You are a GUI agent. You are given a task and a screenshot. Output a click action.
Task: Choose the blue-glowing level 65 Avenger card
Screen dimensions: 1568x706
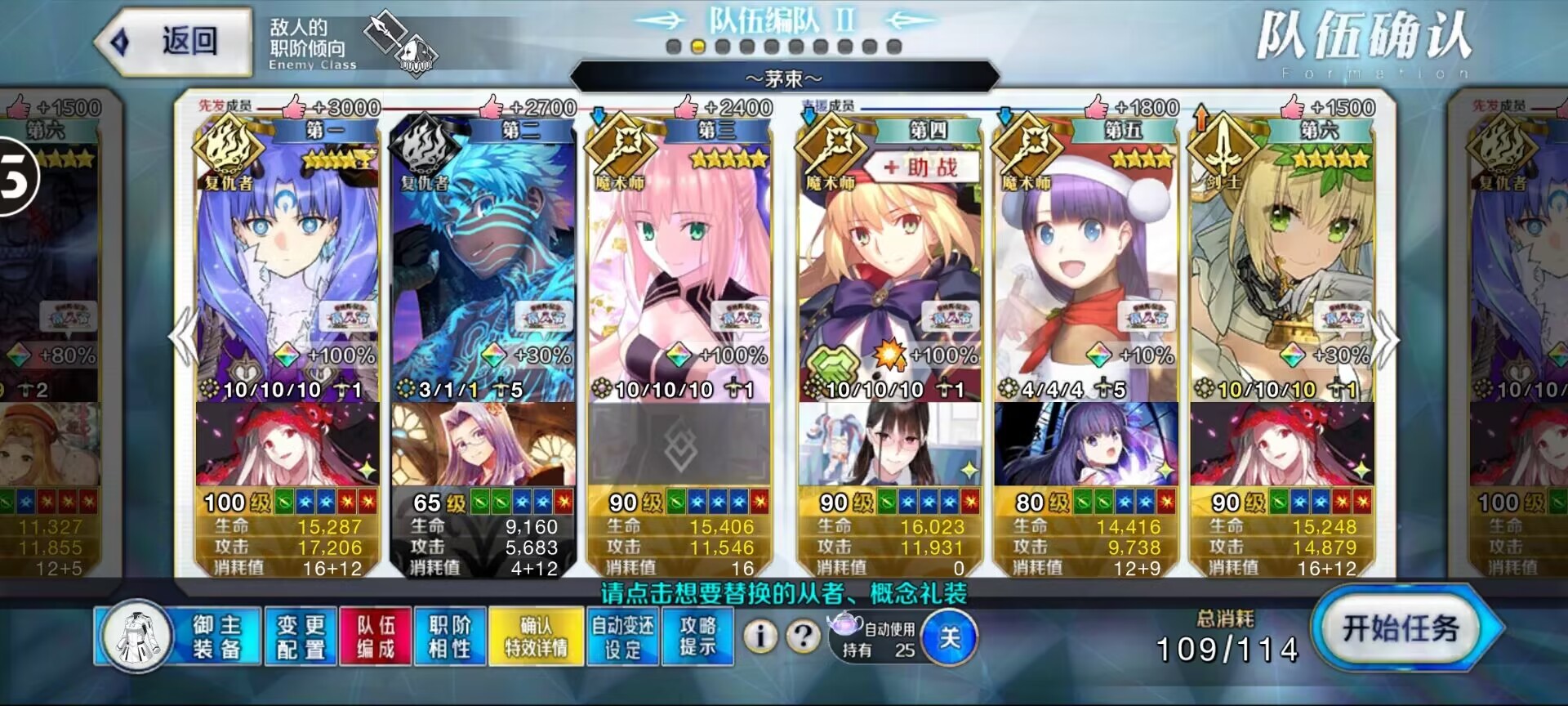[x=483, y=270]
